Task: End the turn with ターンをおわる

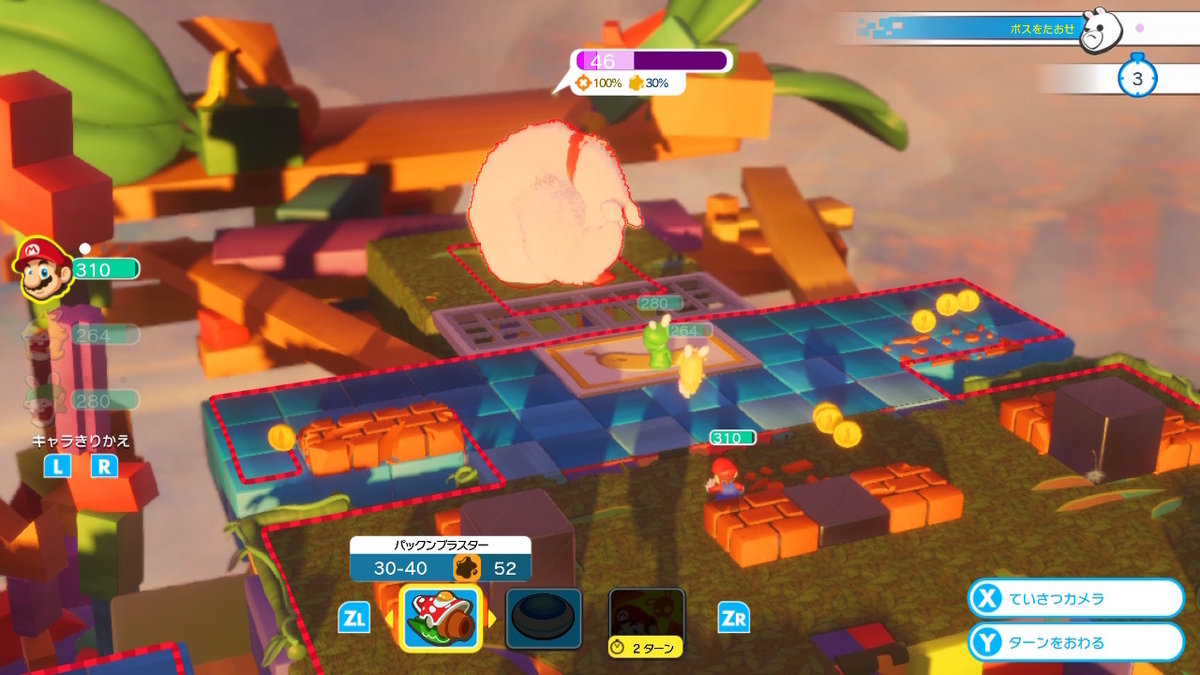Action: click(x=1075, y=642)
